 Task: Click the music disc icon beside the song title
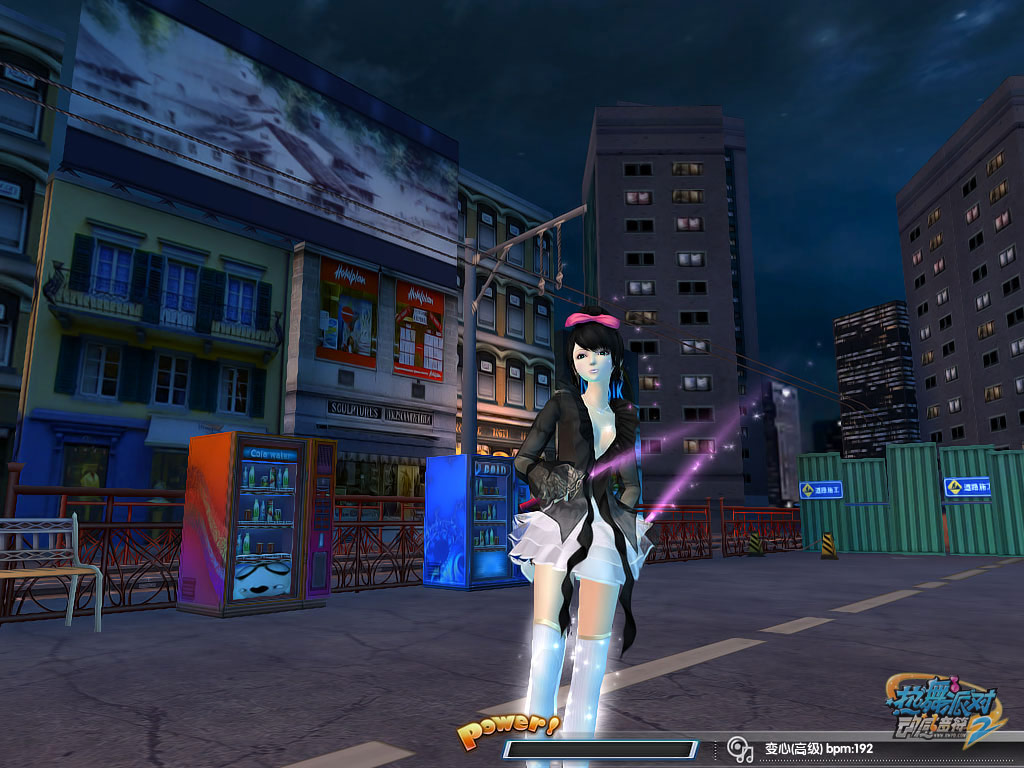pyautogui.click(x=739, y=748)
